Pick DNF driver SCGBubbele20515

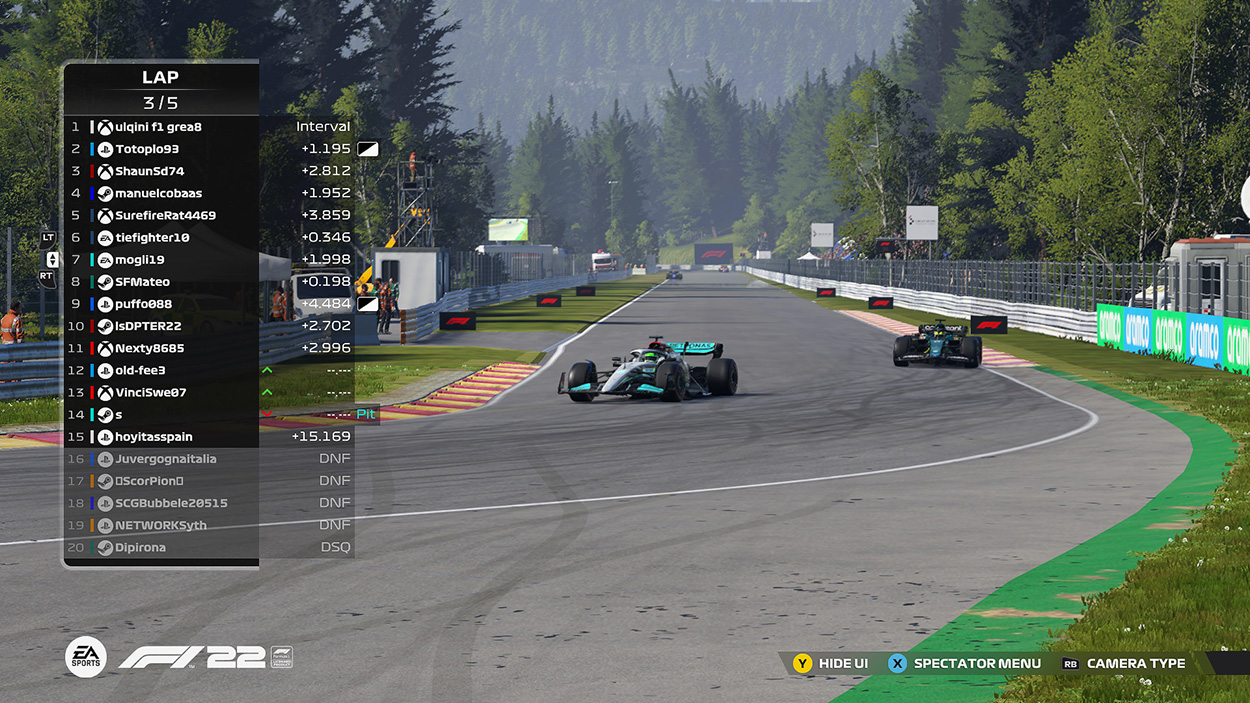(x=171, y=503)
